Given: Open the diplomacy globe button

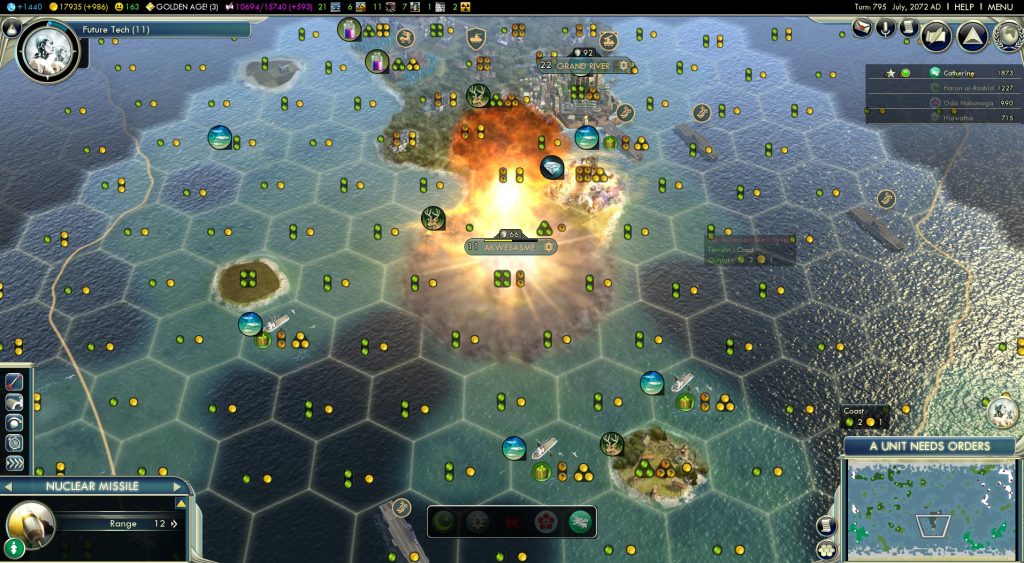Looking at the screenshot, I should pos(1007,36).
